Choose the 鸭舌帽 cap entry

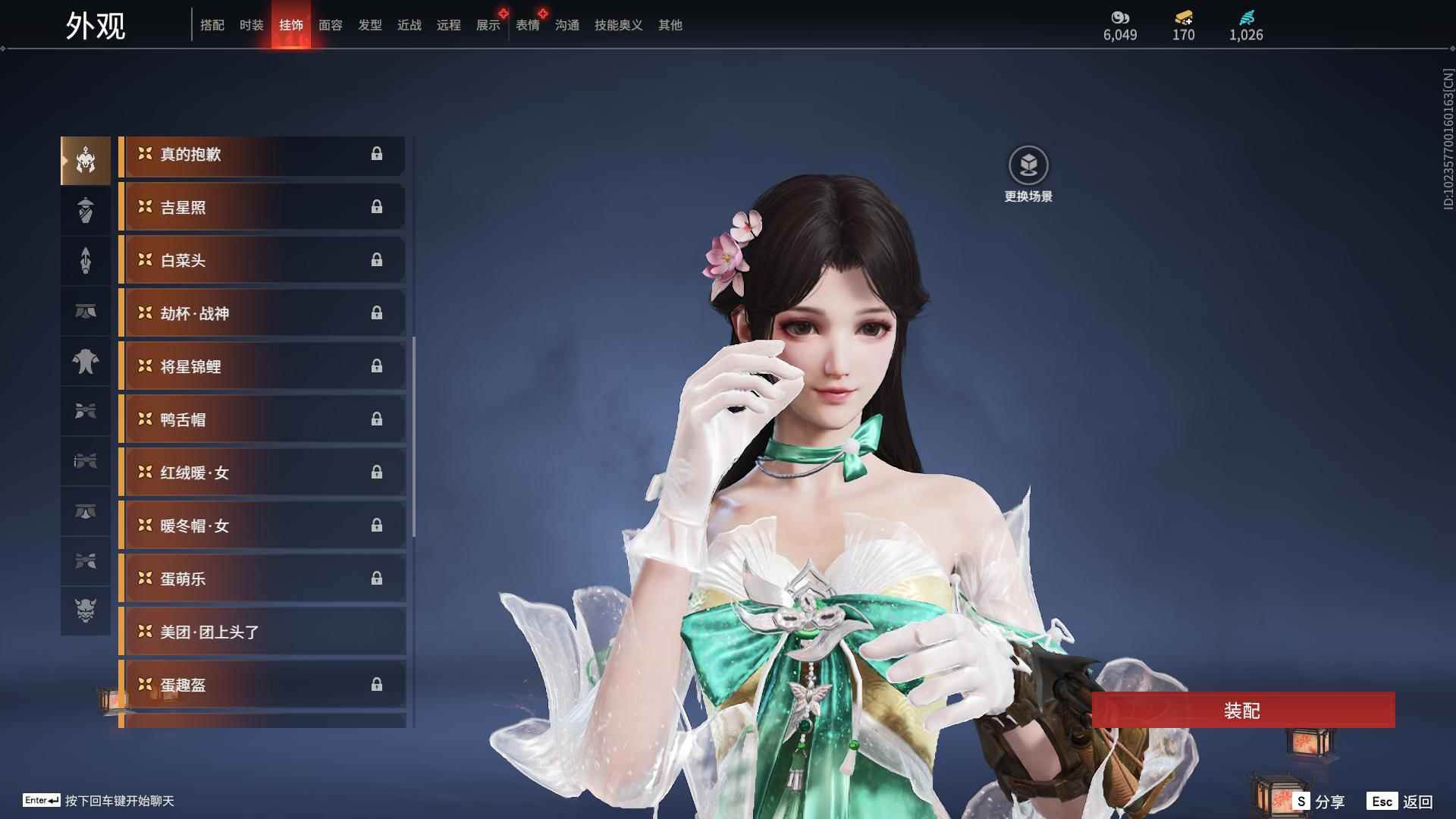(x=262, y=420)
